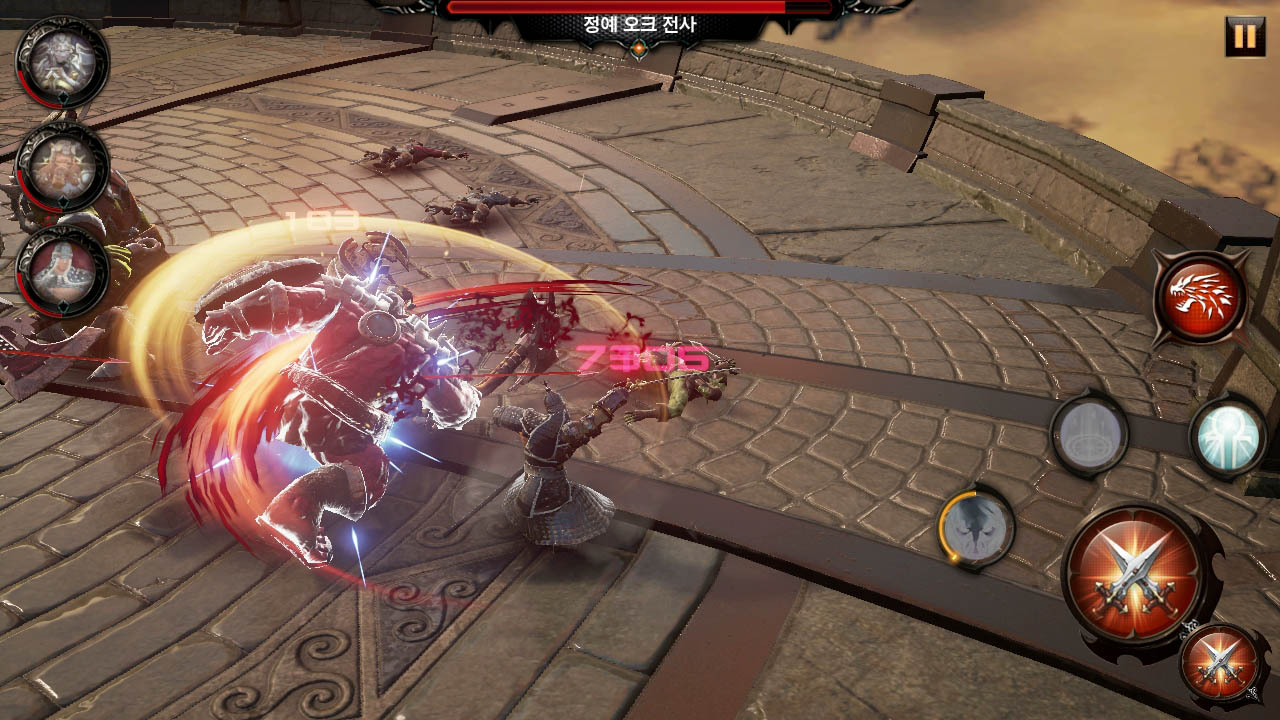Use the glowing light-blue winged figure skill
Screen dimensions: 1280x720
(x=1227, y=437)
